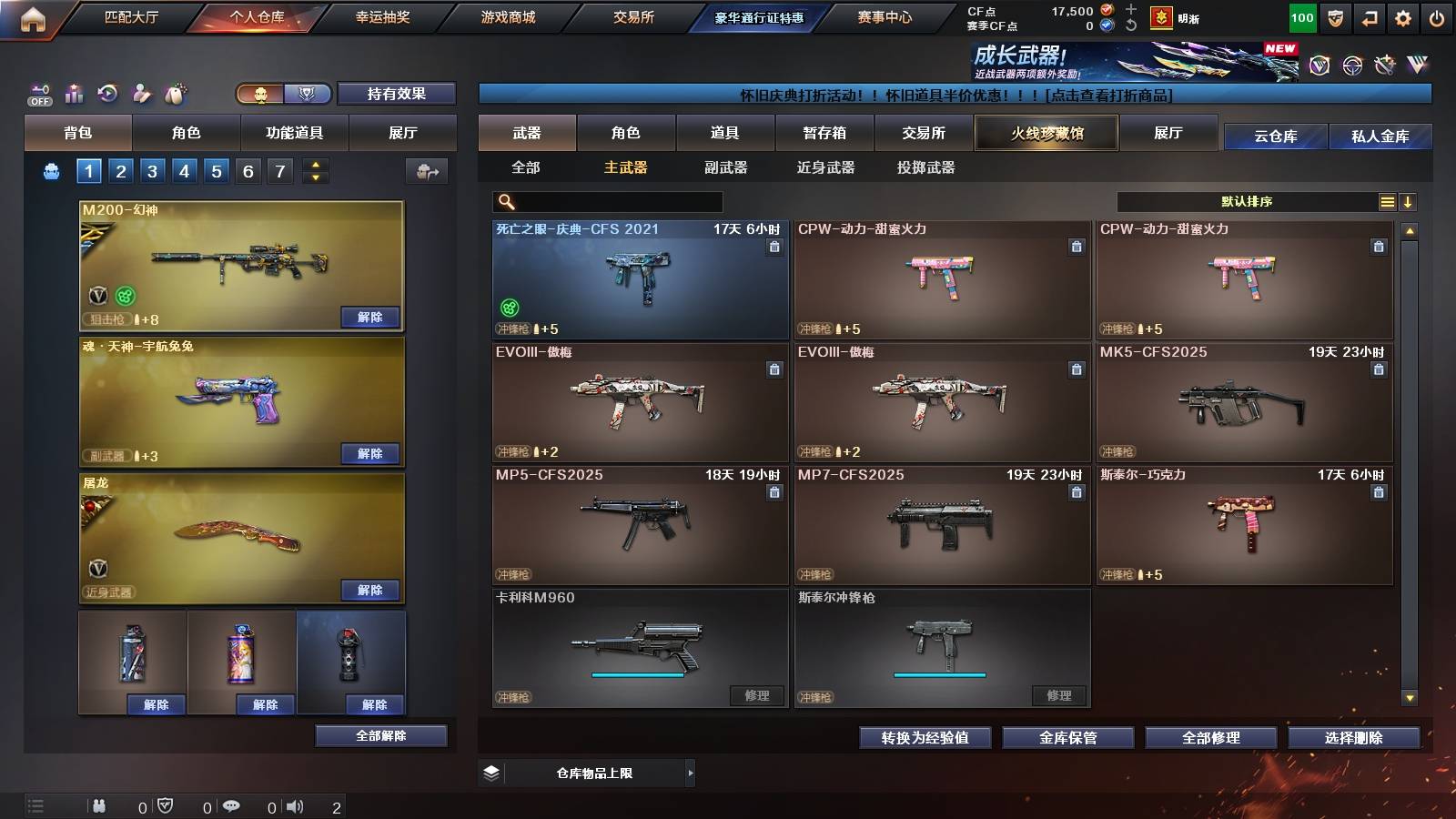Switch to the 火线珍藏馆 tab

(1046, 133)
